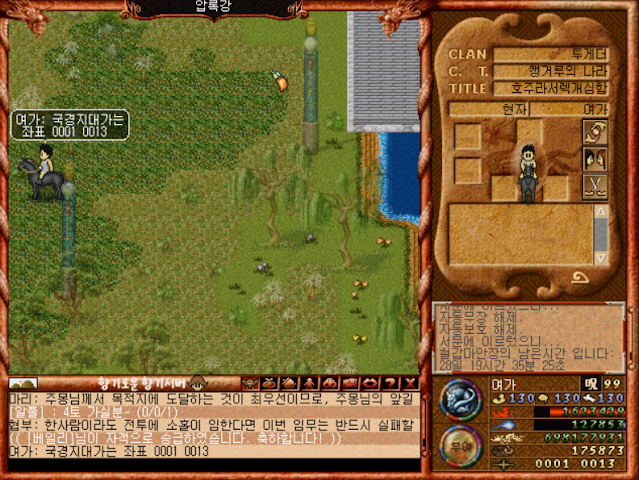Click the swirl button at the character panel's bottom
639x480 pixels.
coord(580,279)
